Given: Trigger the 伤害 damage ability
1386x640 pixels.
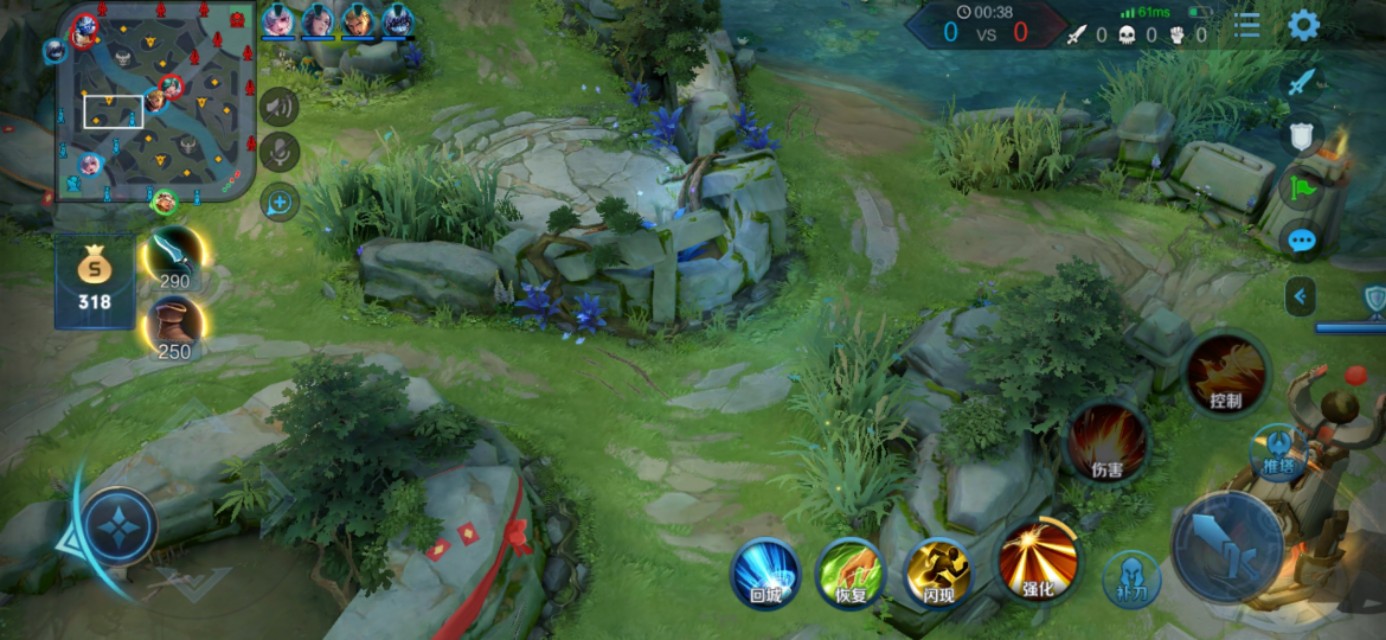Looking at the screenshot, I should coord(1107,441).
